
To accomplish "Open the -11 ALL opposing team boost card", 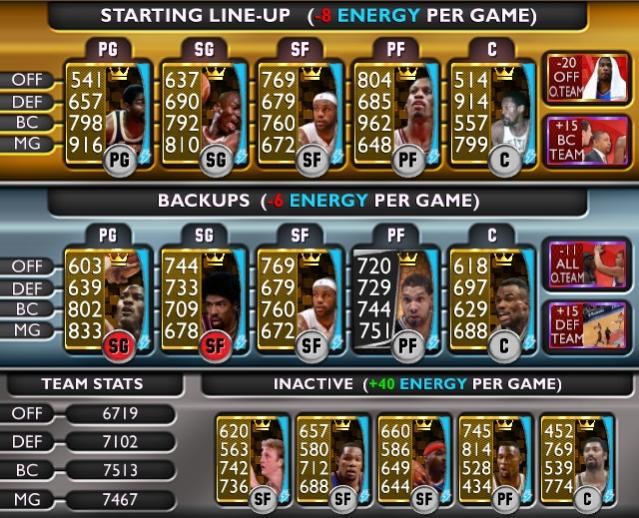I will click(x=585, y=266).
